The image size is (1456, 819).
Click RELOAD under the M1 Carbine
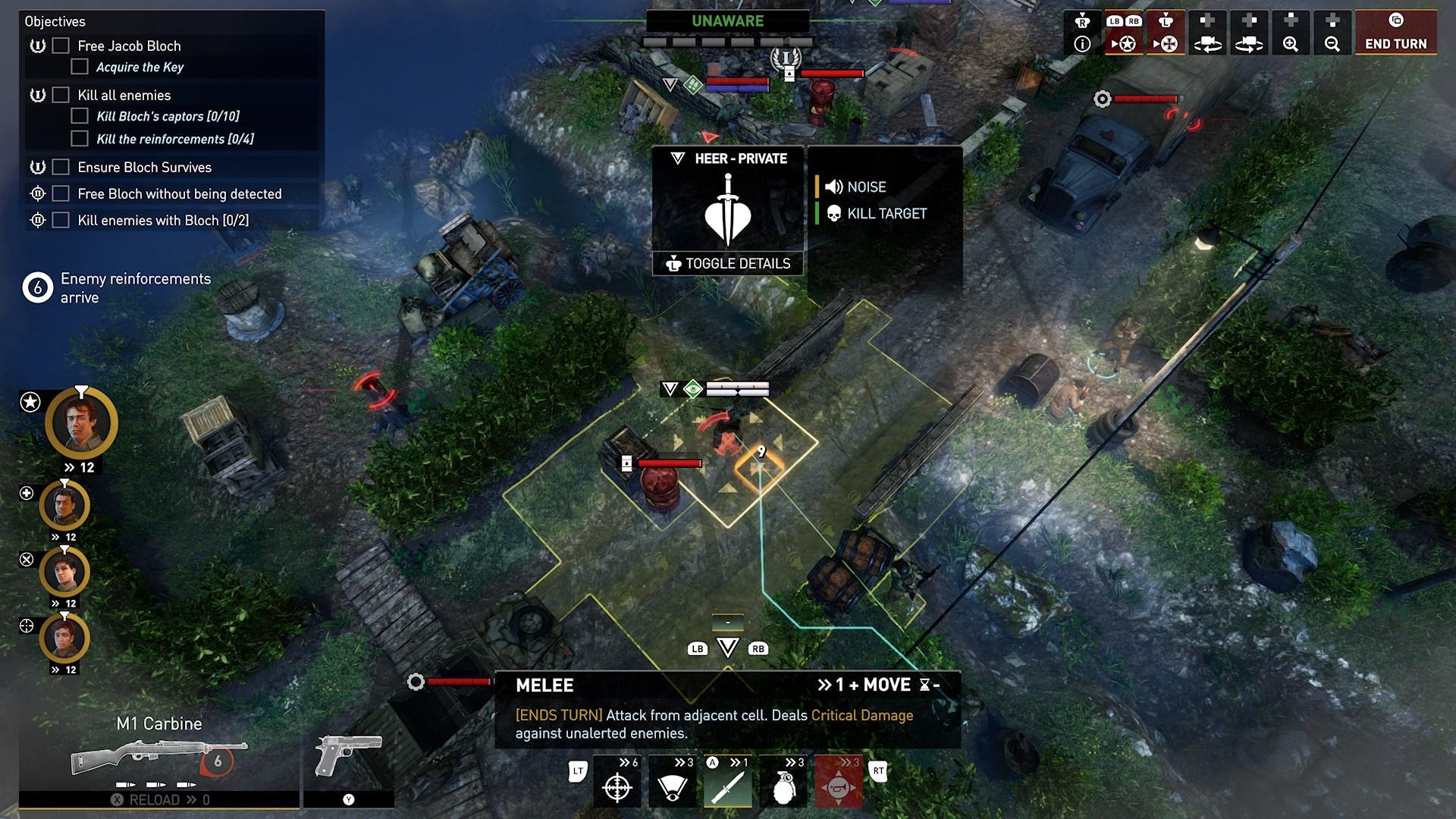(159, 799)
